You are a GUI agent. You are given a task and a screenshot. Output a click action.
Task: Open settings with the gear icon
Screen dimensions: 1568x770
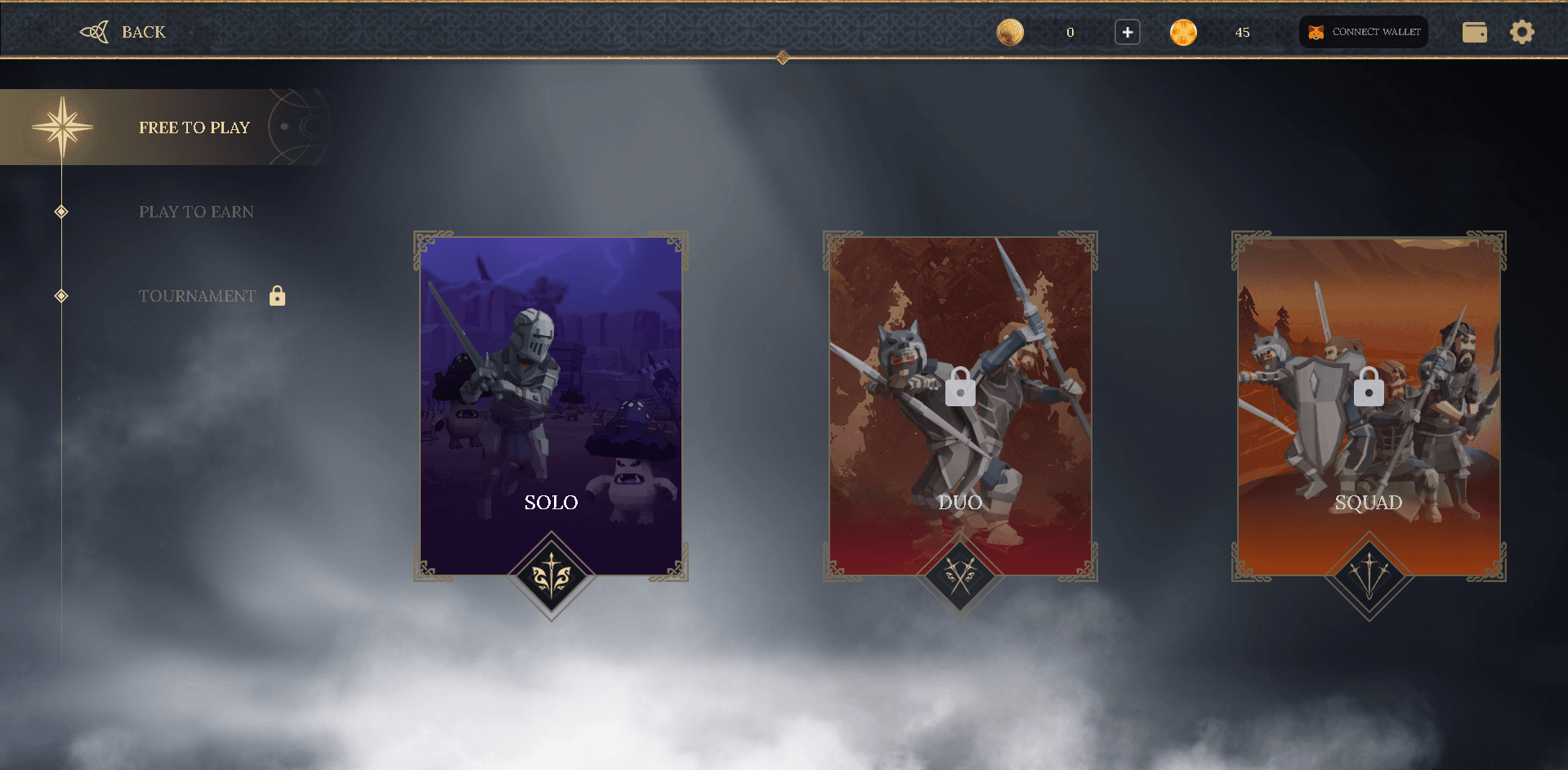click(x=1521, y=32)
